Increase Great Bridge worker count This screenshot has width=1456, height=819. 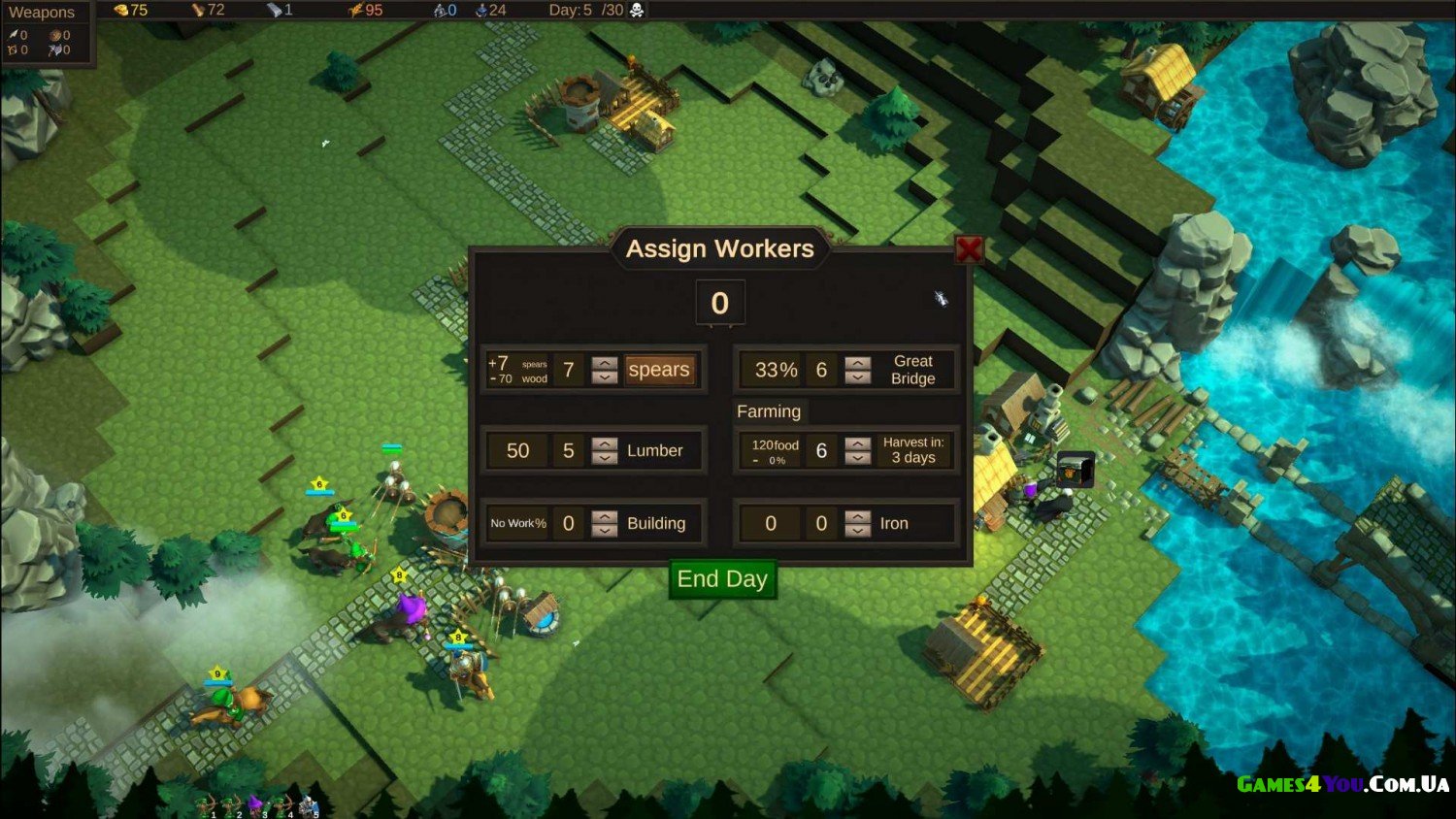(858, 363)
